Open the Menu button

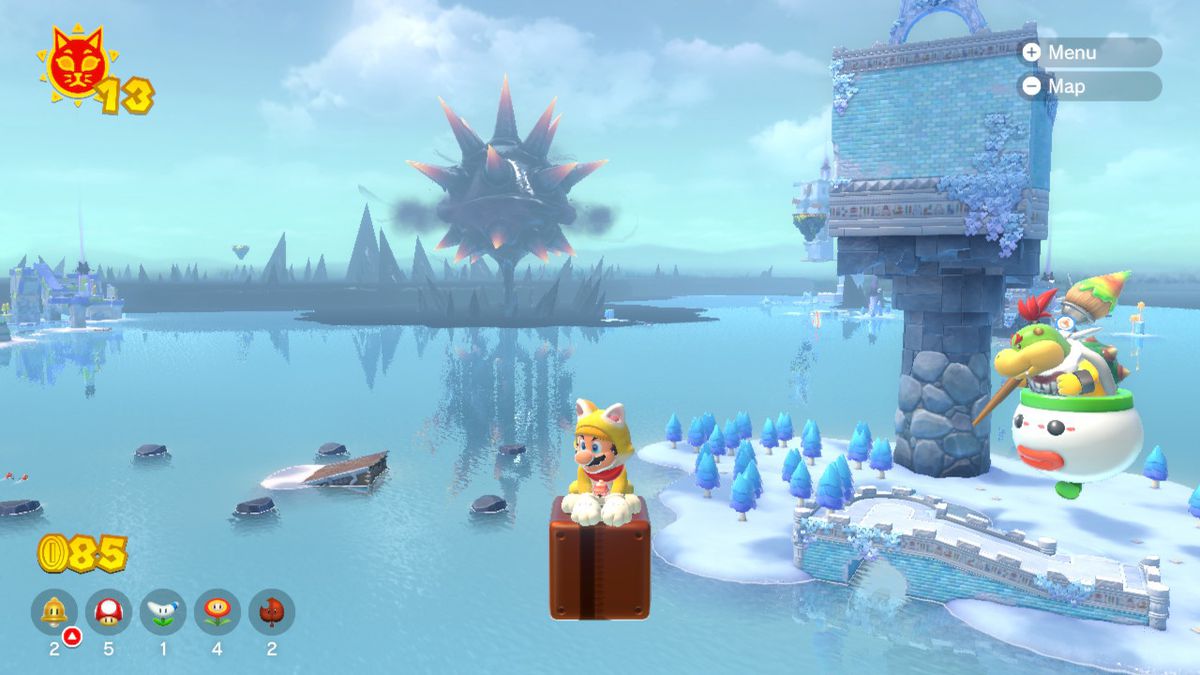point(1088,53)
